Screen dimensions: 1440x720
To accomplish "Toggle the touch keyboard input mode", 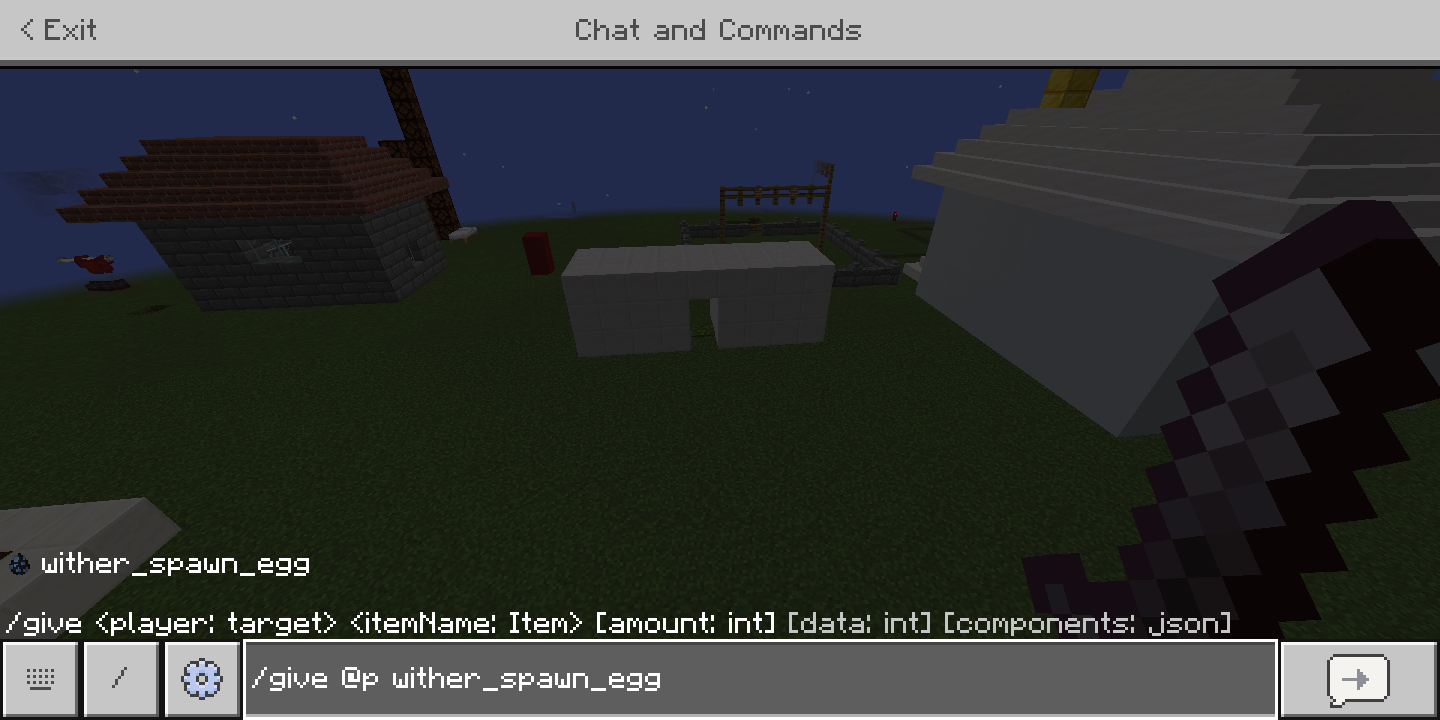I will 40,678.
